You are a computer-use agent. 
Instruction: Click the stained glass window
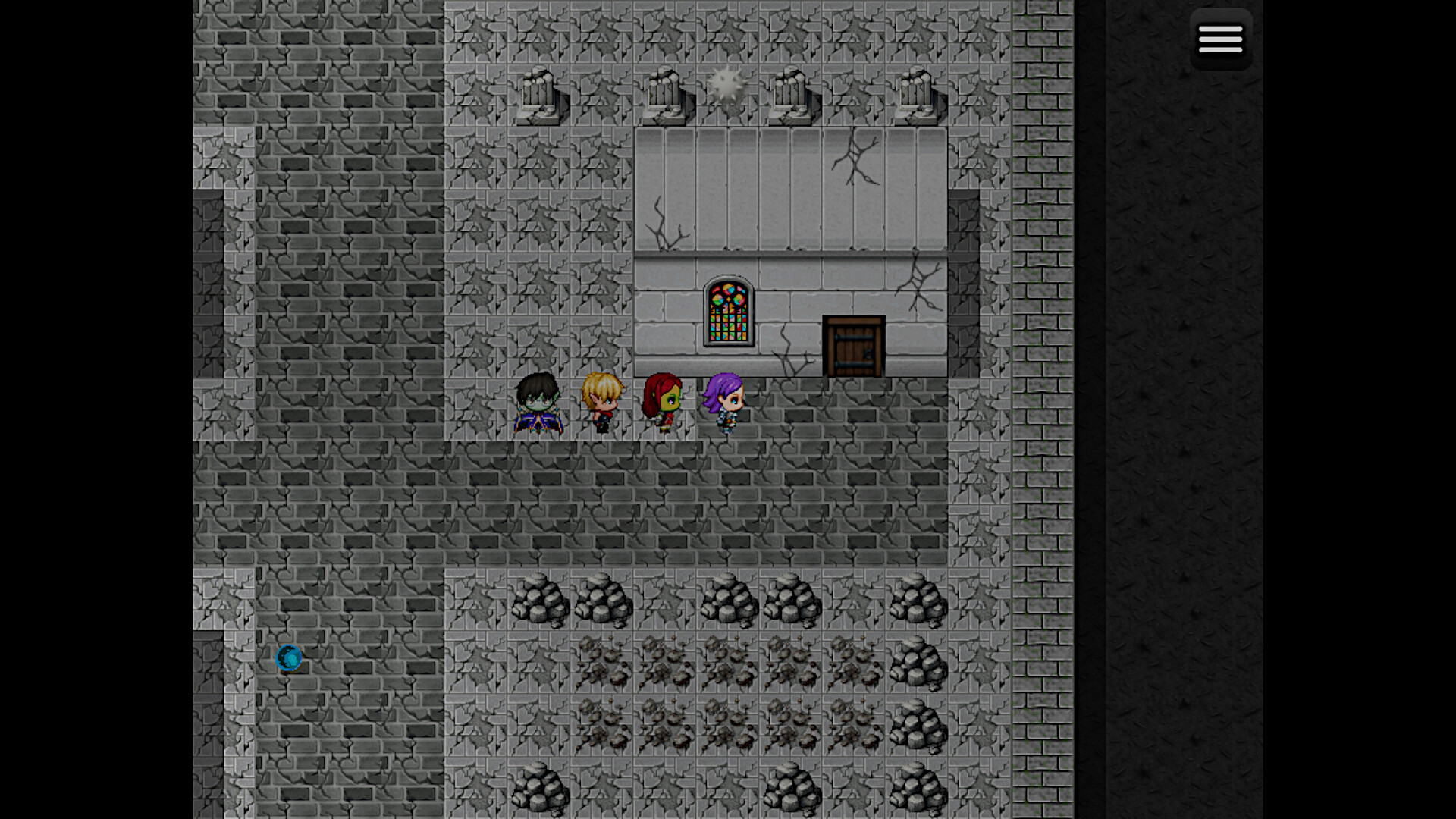(x=728, y=313)
